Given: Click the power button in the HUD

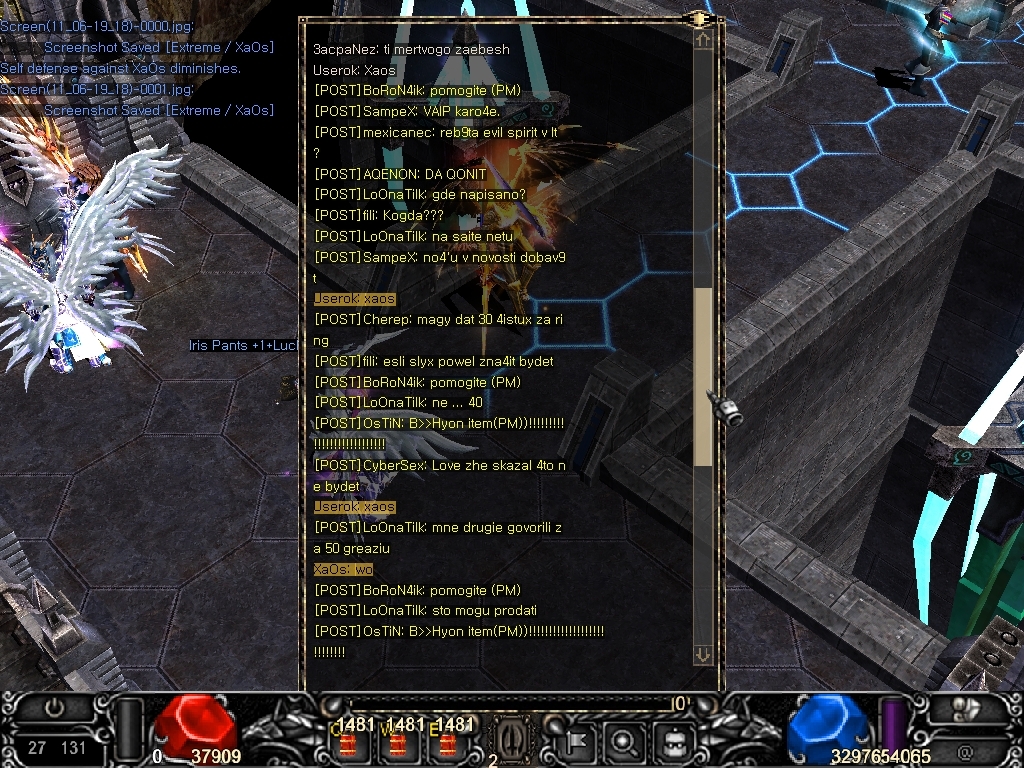Looking at the screenshot, I should [54, 707].
